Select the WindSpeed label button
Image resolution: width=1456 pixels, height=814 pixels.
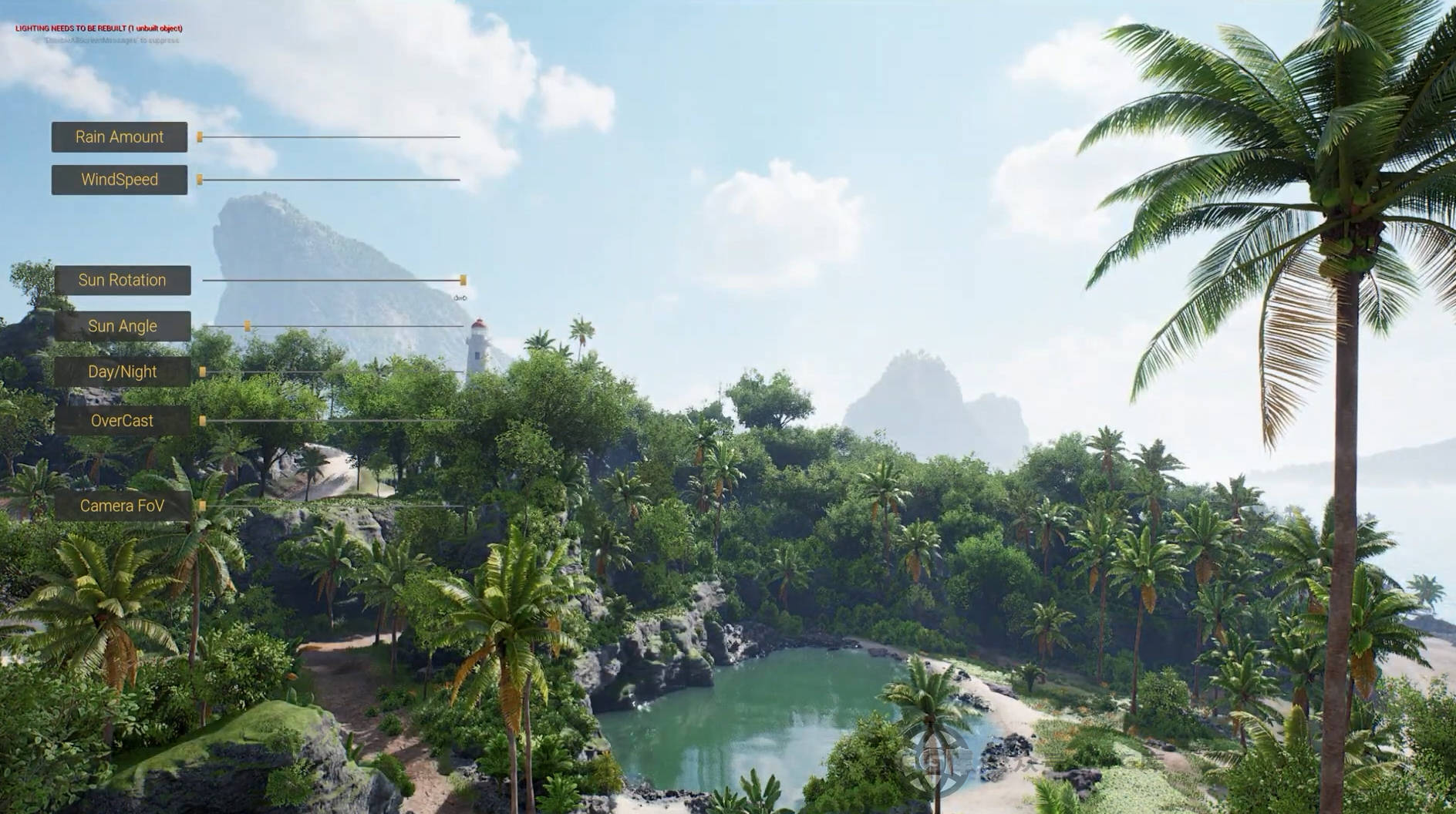click(120, 180)
